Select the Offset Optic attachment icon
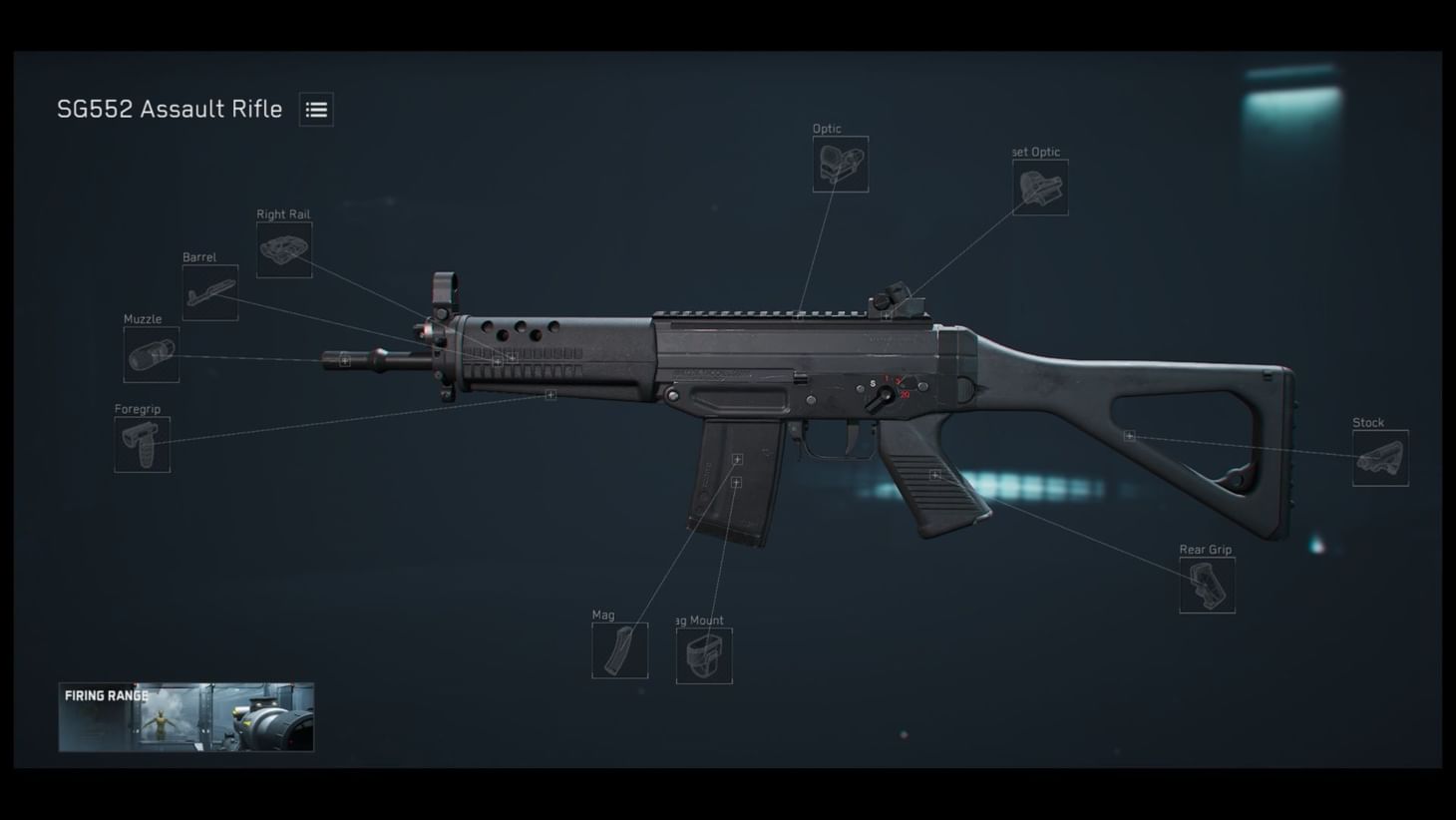The width and height of the screenshot is (1456, 820). point(1040,189)
